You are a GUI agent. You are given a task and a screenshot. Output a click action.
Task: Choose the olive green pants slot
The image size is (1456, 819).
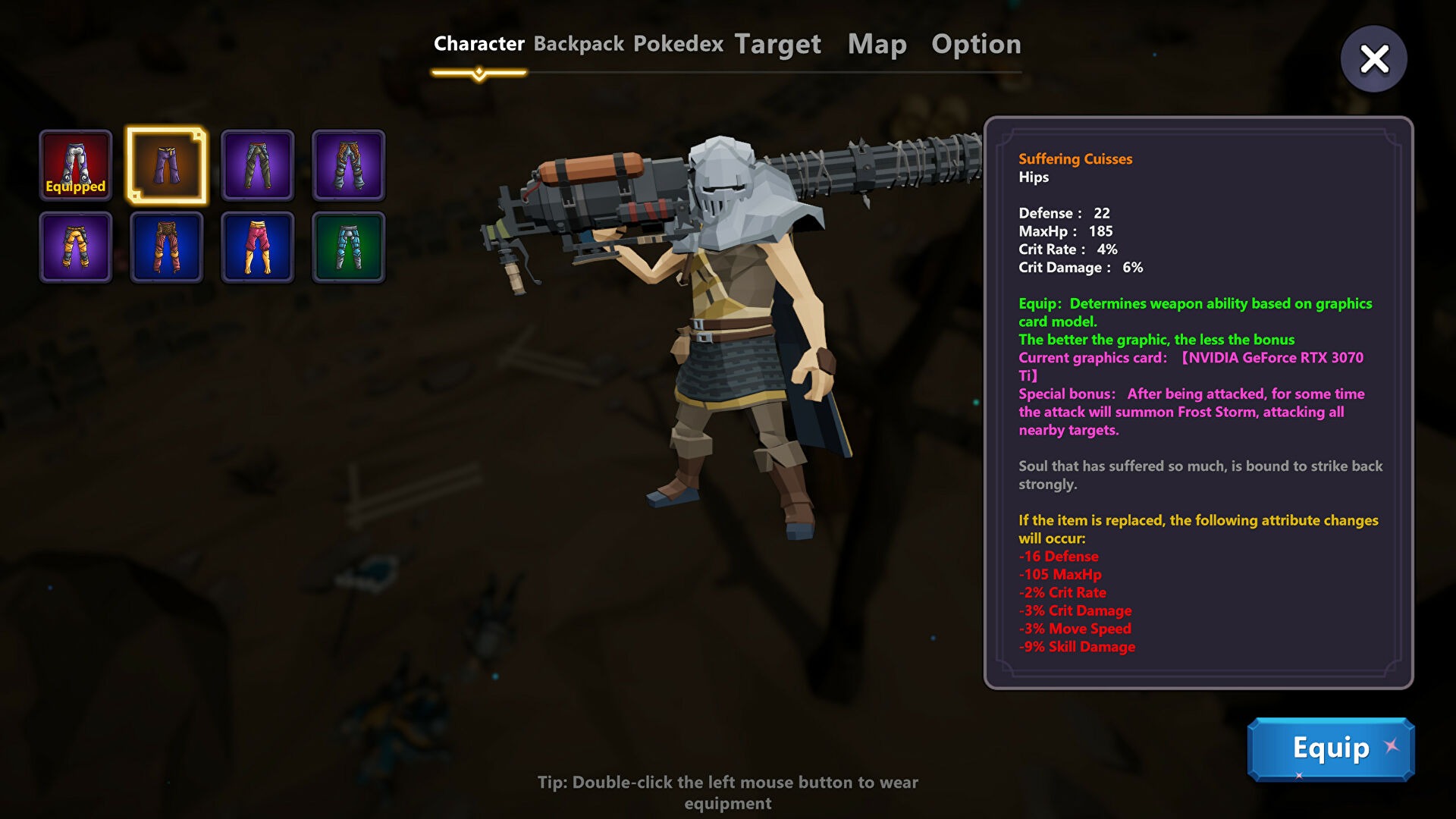click(x=258, y=165)
